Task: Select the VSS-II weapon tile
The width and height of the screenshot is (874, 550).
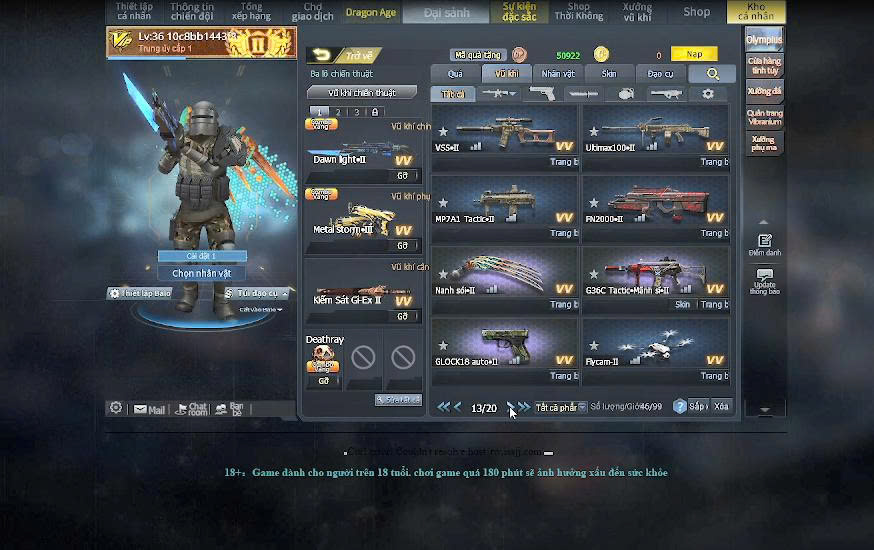Action: pyautogui.click(x=504, y=134)
